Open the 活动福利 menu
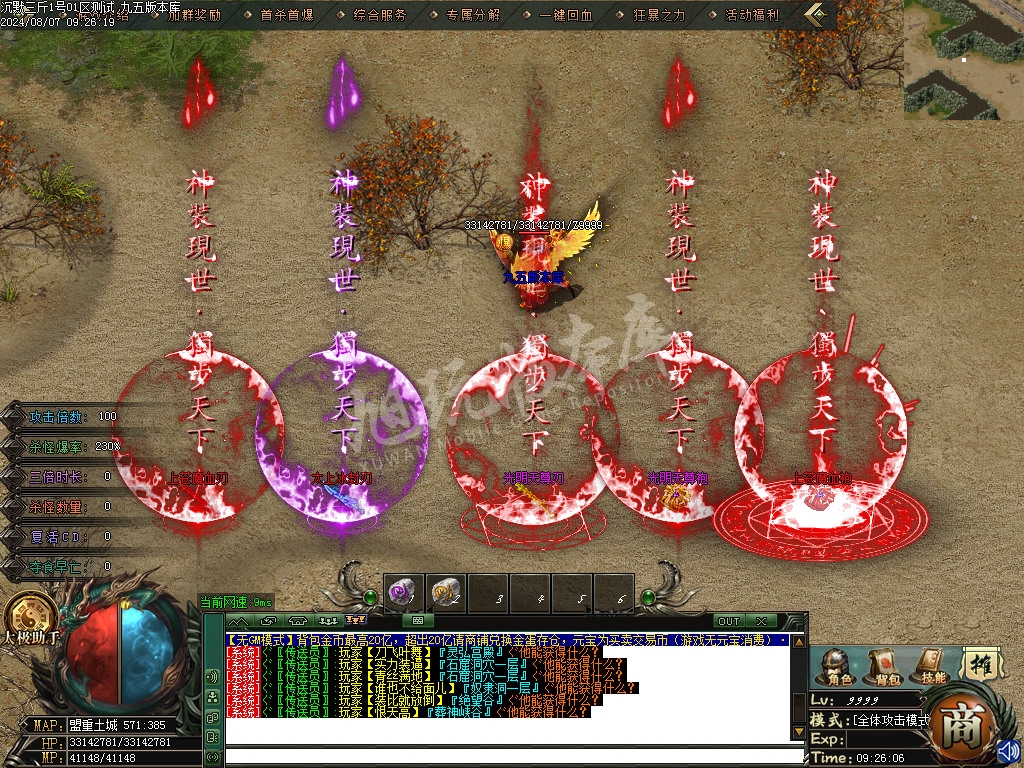This screenshot has width=1024, height=768. click(x=752, y=15)
